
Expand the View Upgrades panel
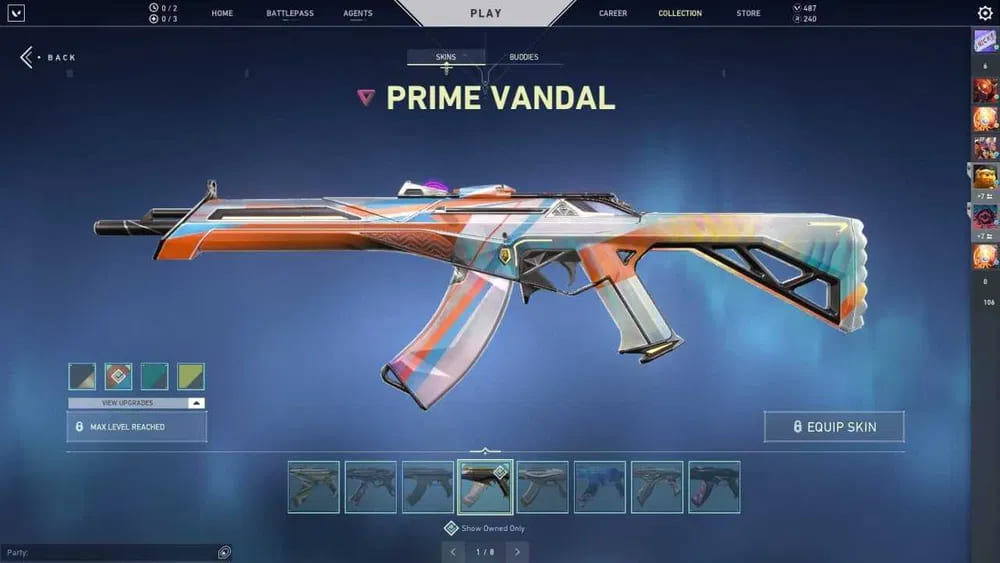tap(137, 403)
